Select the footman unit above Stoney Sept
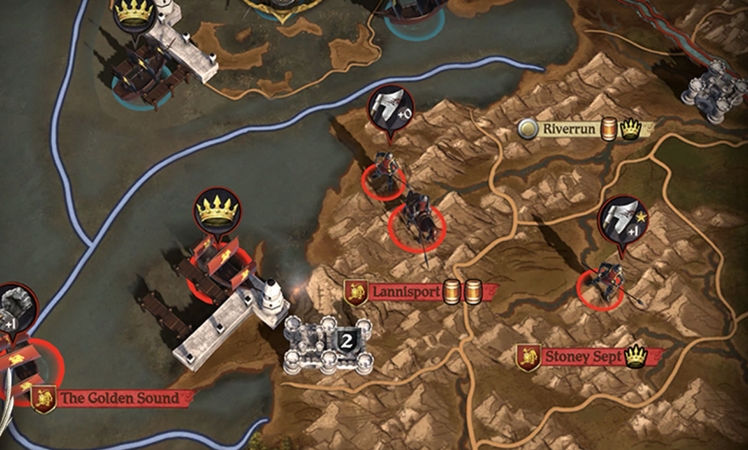Screen dimensions: 748x450 (x=605, y=283)
